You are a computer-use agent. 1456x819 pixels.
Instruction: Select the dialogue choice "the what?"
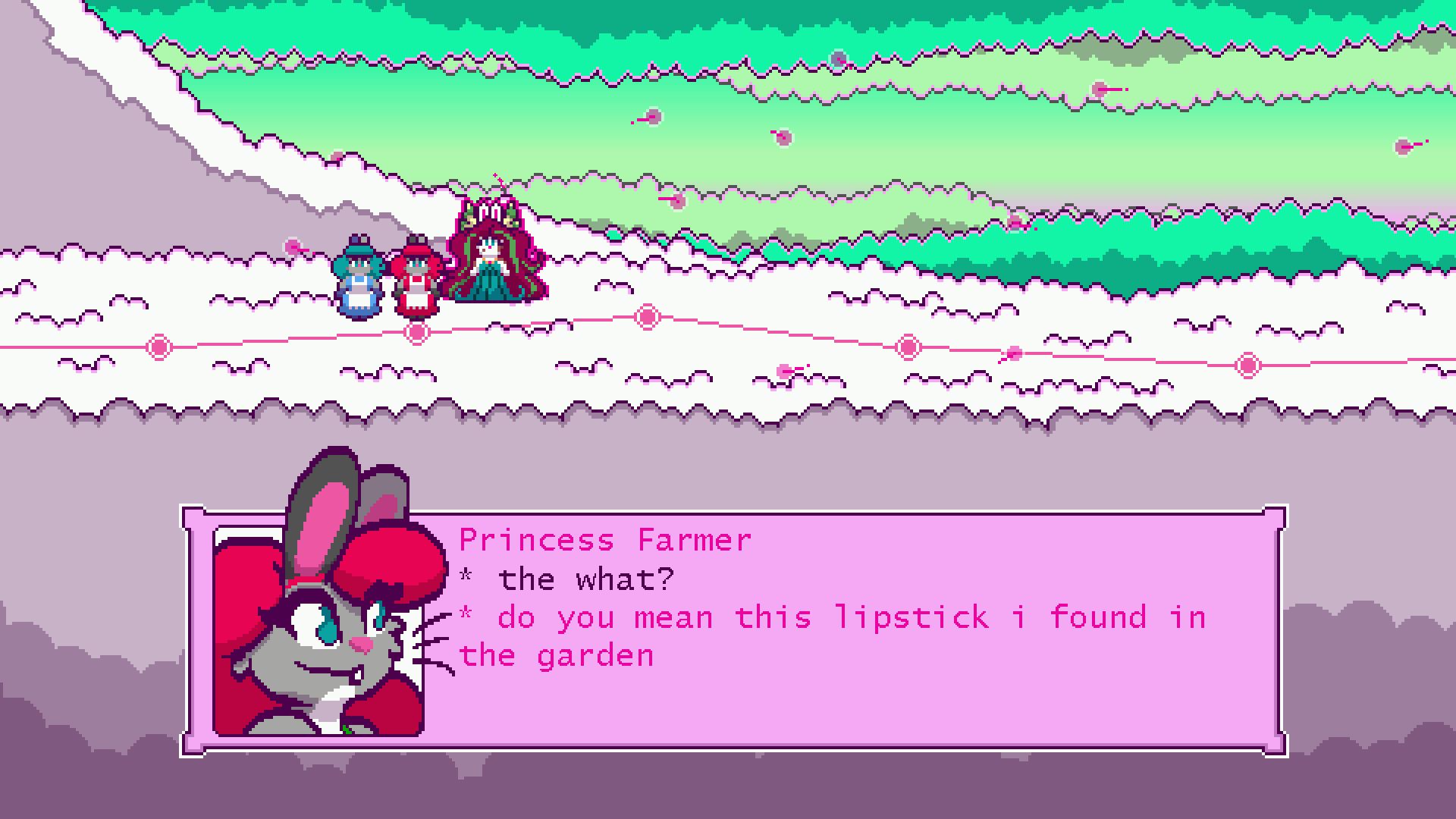point(584,579)
